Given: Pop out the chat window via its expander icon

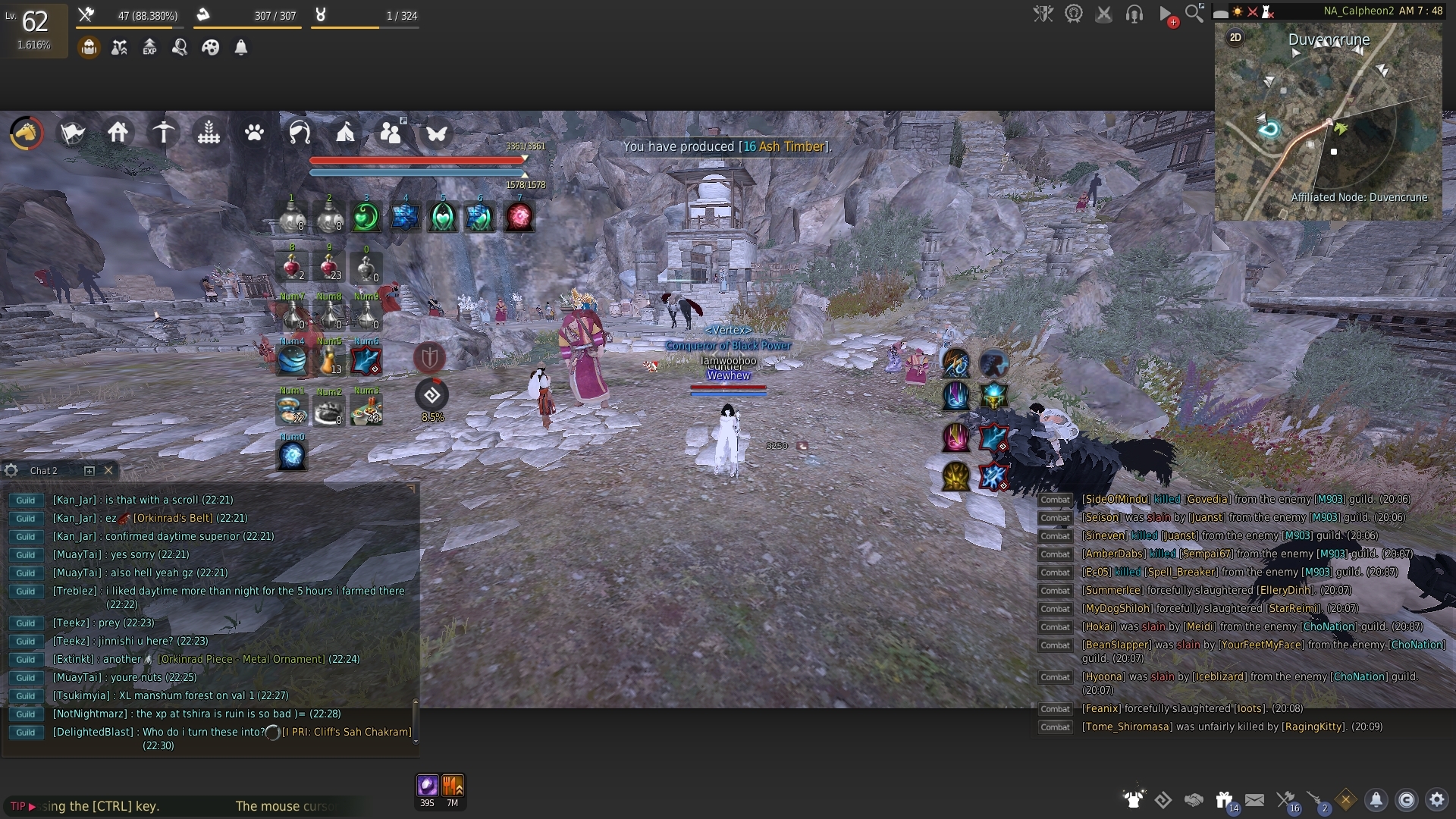Looking at the screenshot, I should pyautogui.click(x=90, y=470).
